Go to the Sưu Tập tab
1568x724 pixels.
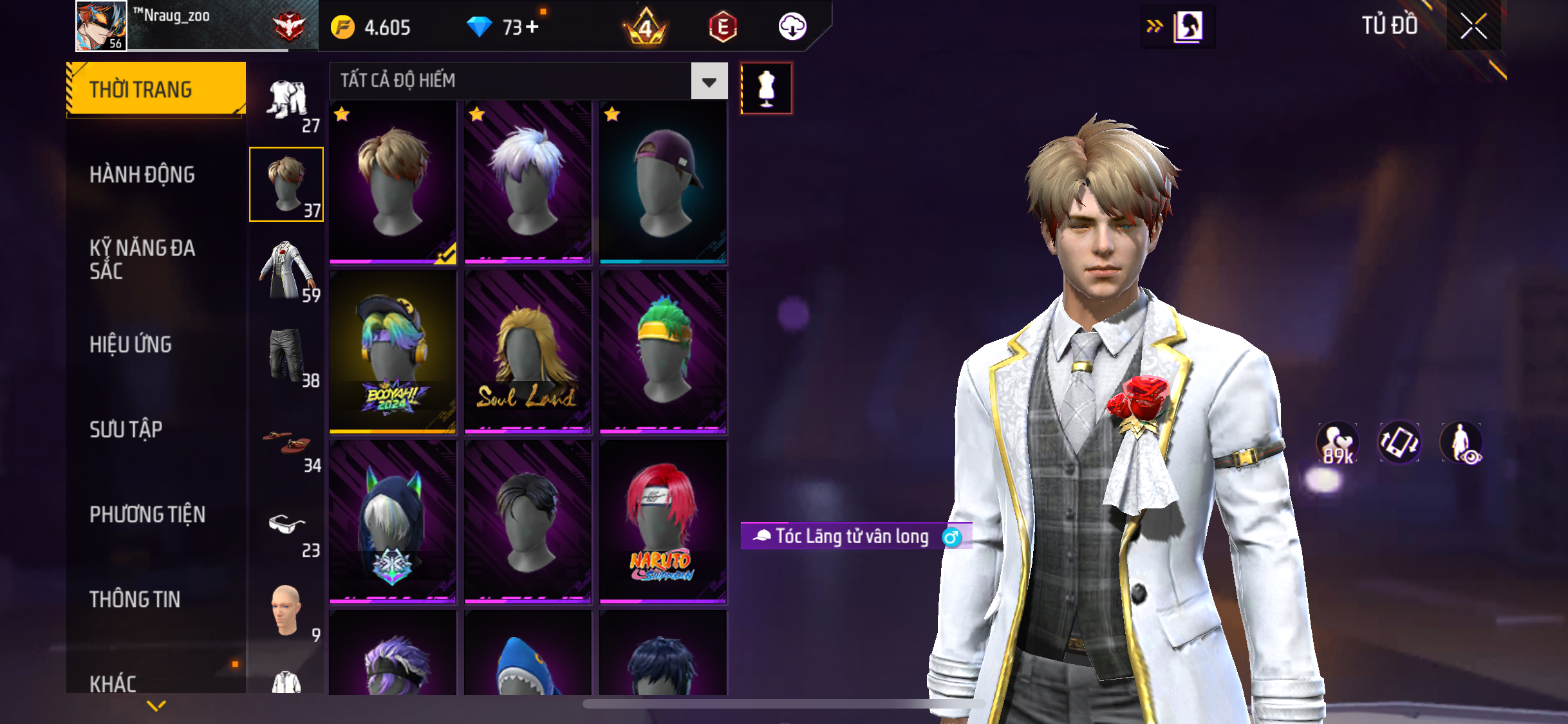[x=126, y=429]
